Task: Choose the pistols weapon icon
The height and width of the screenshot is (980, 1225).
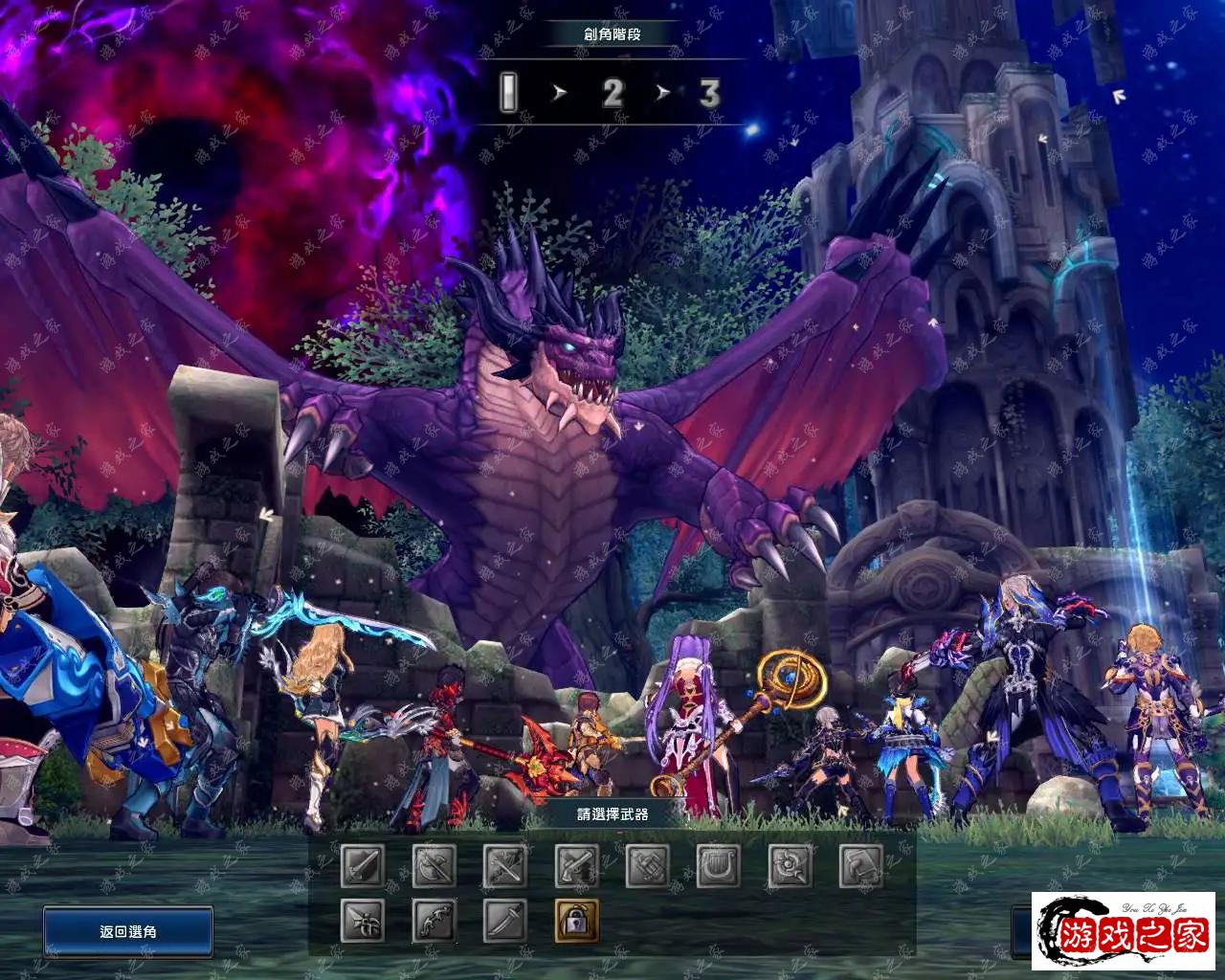Action: [x=576, y=867]
